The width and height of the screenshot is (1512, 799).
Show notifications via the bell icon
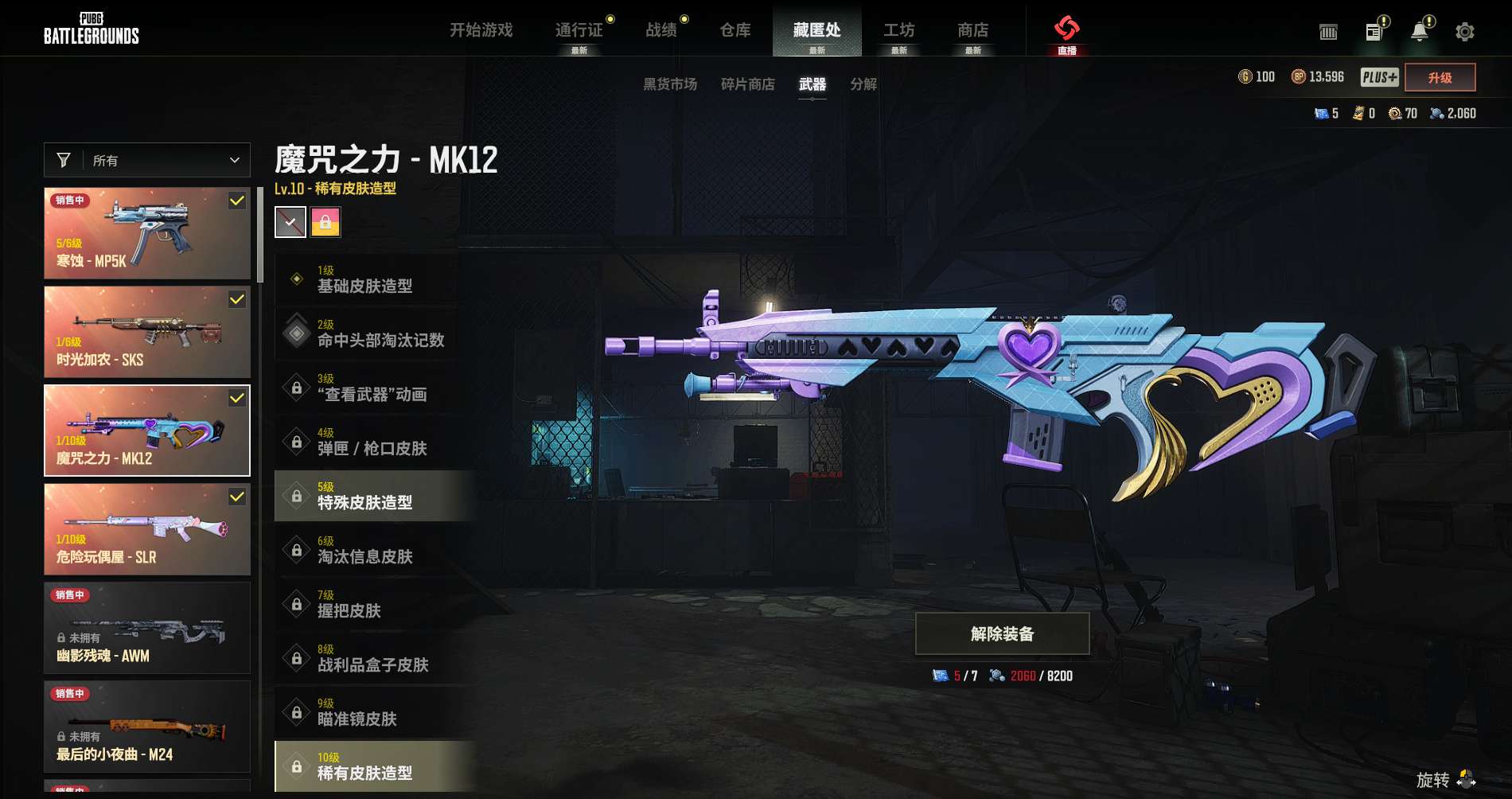(x=1419, y=32)
